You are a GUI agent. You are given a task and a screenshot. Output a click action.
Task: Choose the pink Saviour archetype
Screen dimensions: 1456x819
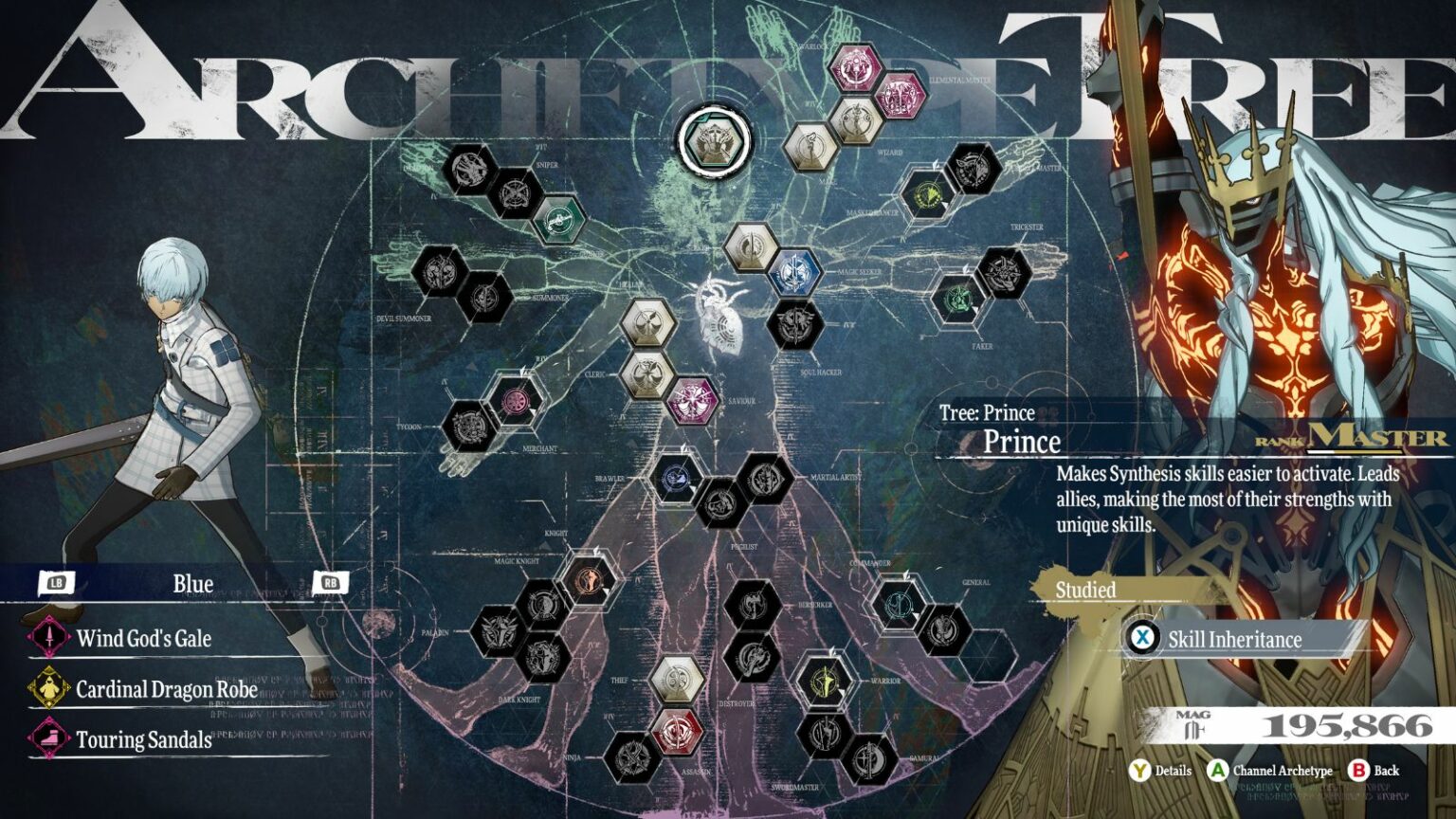tap(691, 400)
